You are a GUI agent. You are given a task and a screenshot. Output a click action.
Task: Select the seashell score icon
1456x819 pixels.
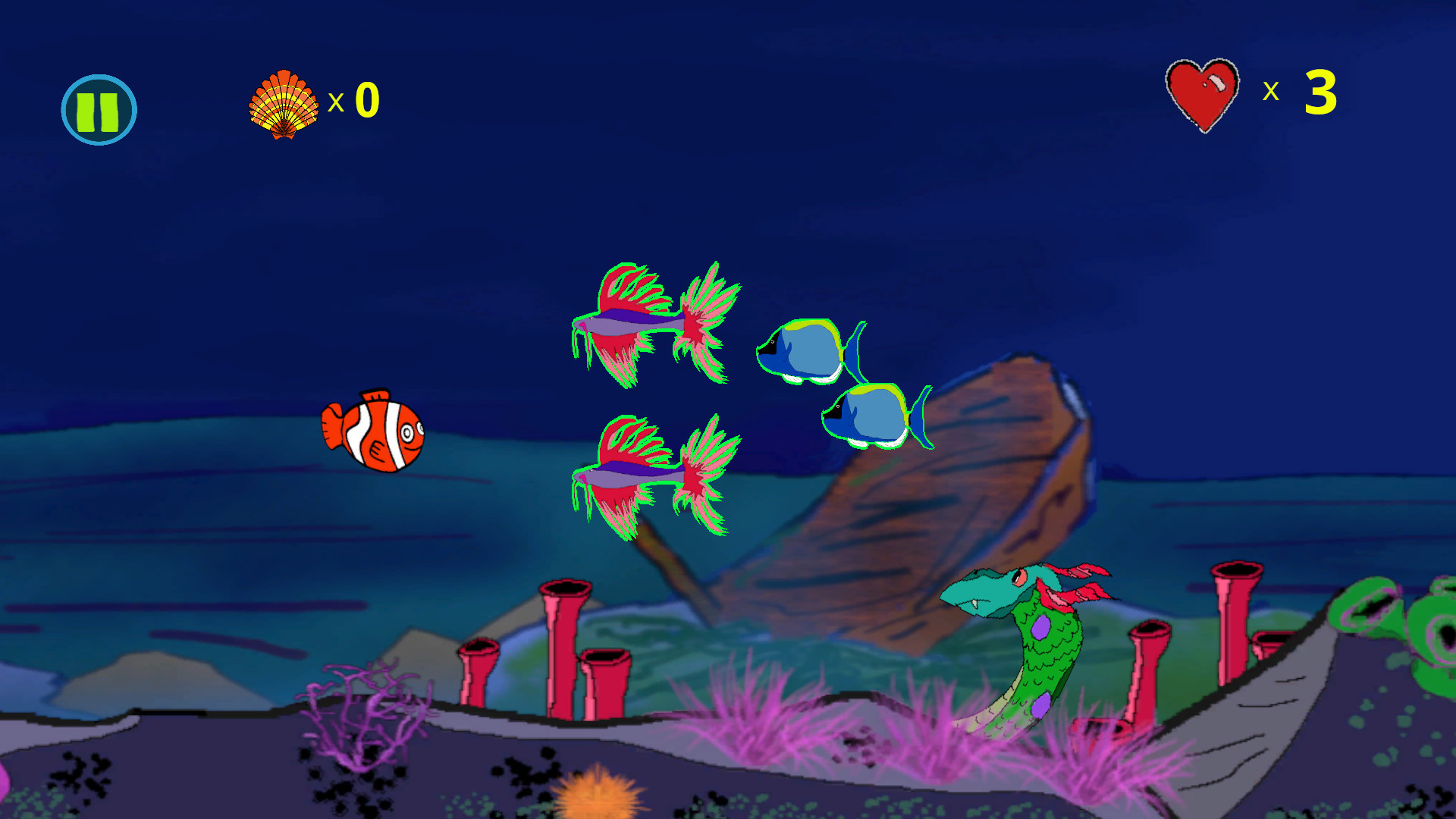pyautogui.click(x=284, y=102)
